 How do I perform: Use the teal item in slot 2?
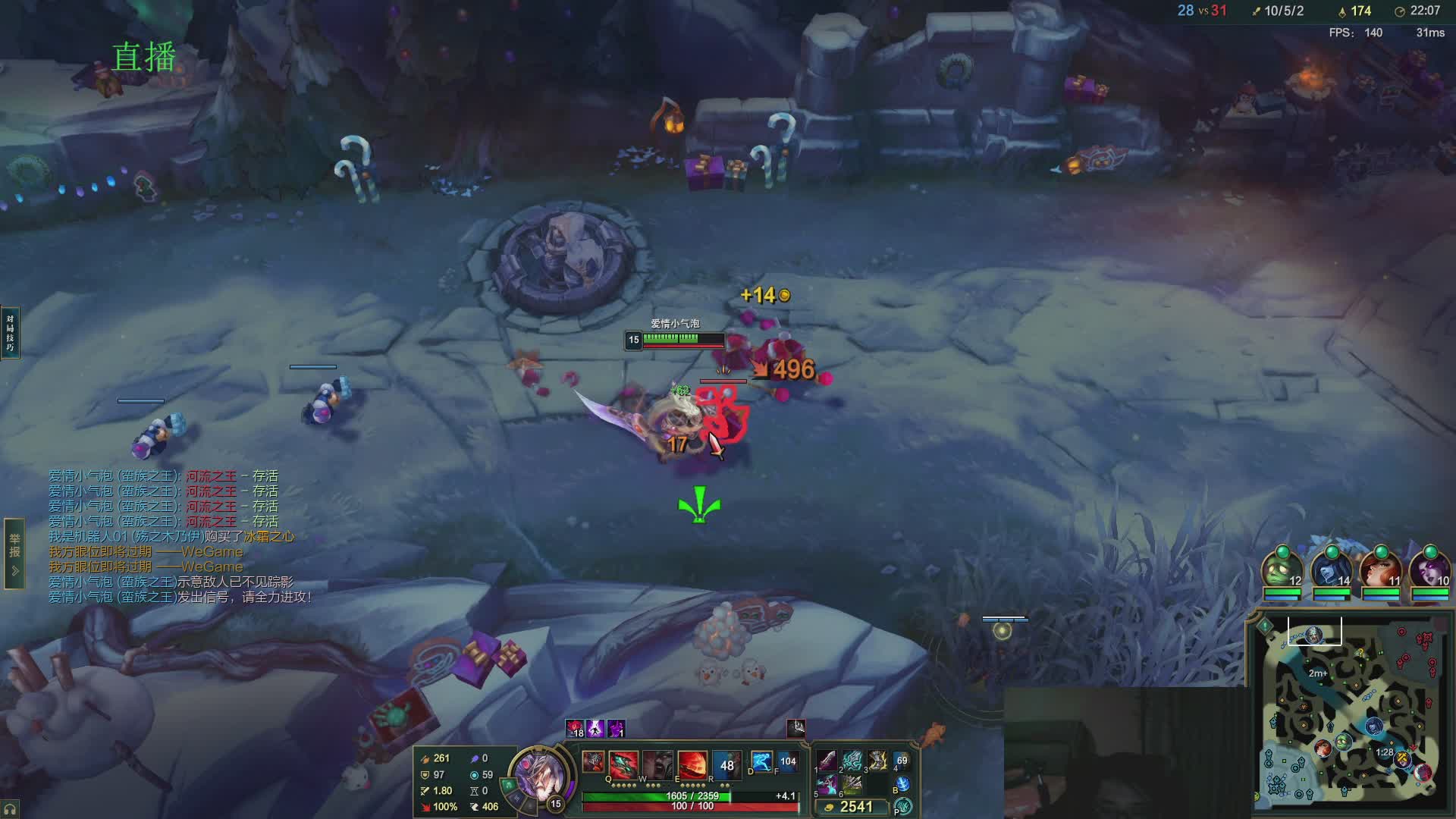(852, 760)
